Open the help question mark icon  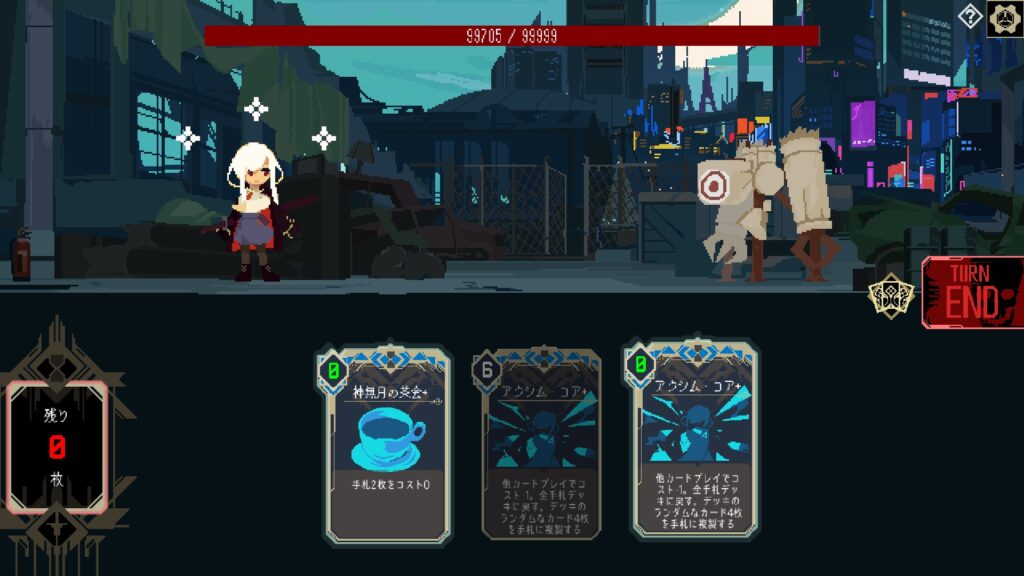pos(969,16)
